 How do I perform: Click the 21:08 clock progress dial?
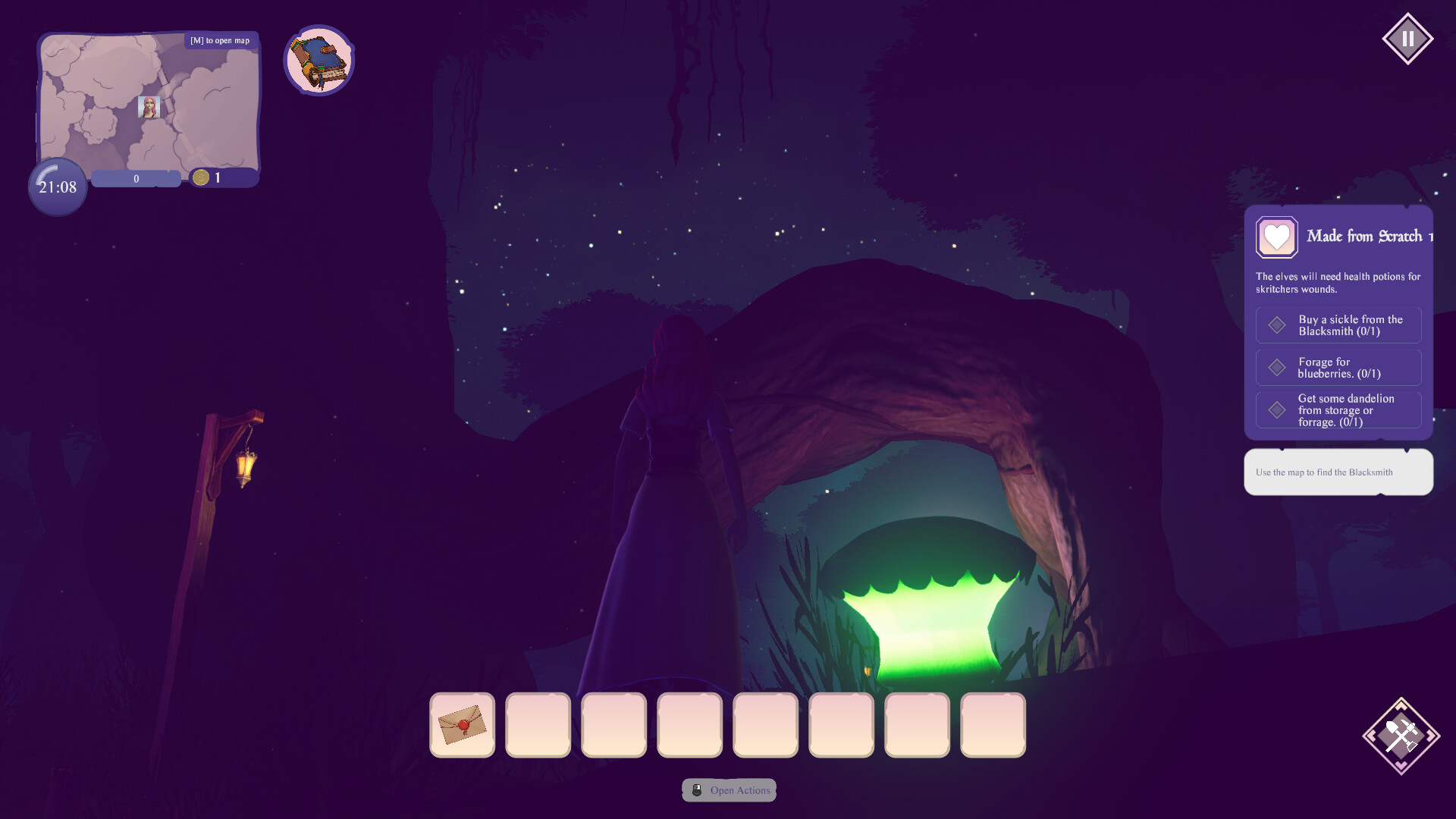coord(56,187)
